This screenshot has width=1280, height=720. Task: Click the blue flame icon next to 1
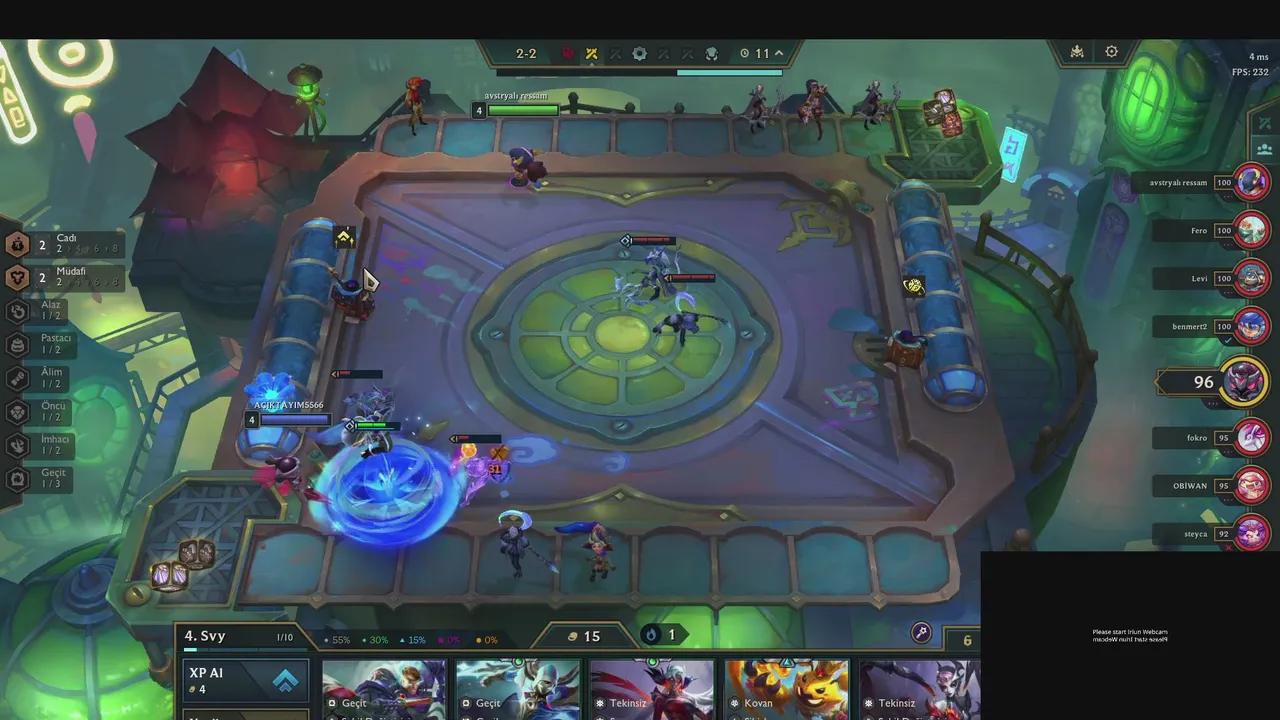coord(651,635)
